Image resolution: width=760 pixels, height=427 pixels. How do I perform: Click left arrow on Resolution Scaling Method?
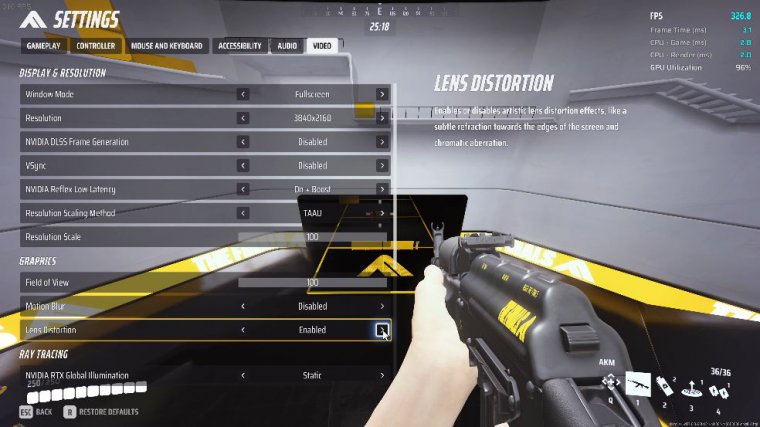[243, 213]
